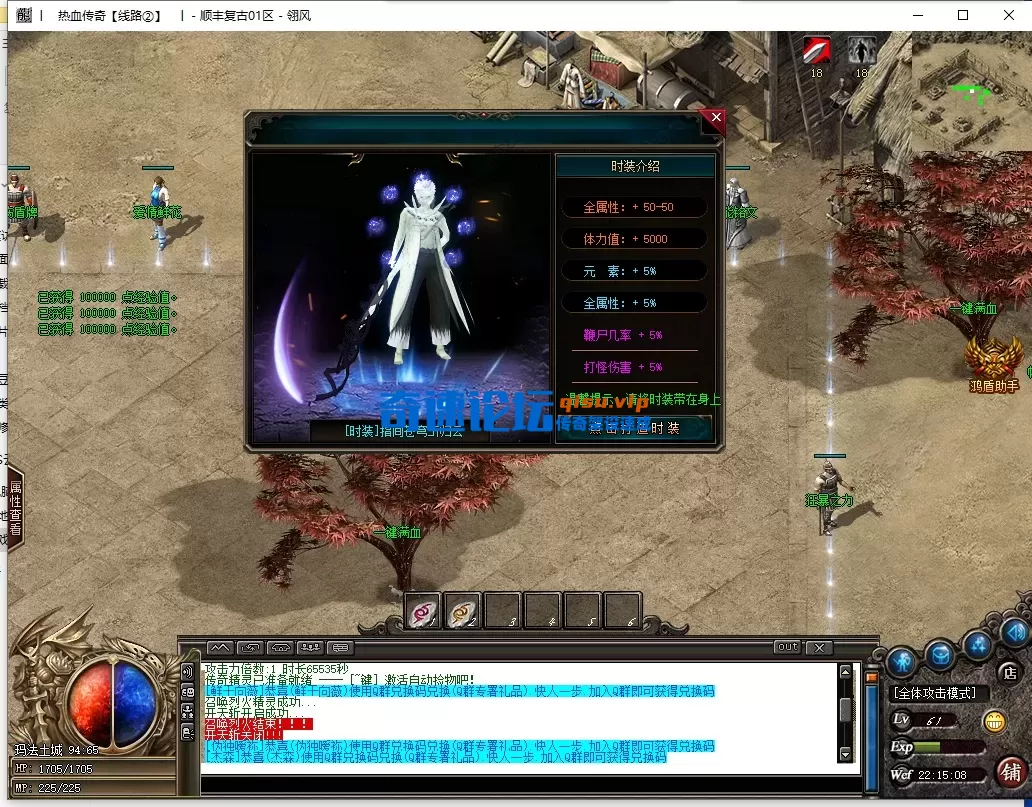The image size is (1032, 807).
Task: Open the red 铺 shop button
Action: 1011,771
